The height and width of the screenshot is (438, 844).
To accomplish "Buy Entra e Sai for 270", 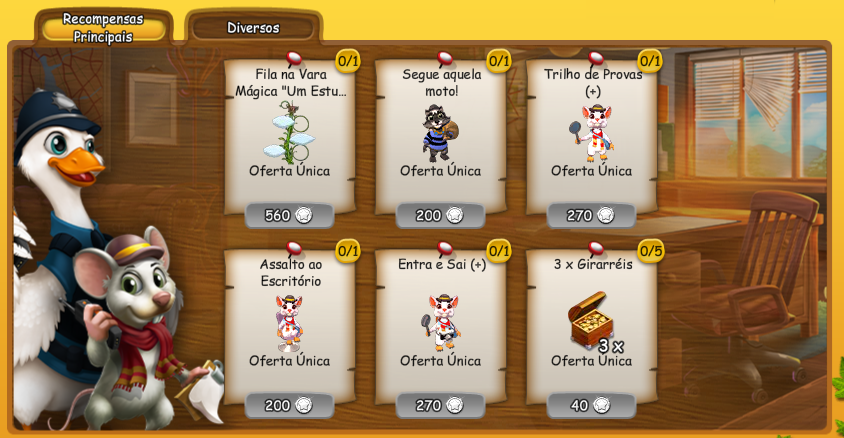I will [440, 405].
